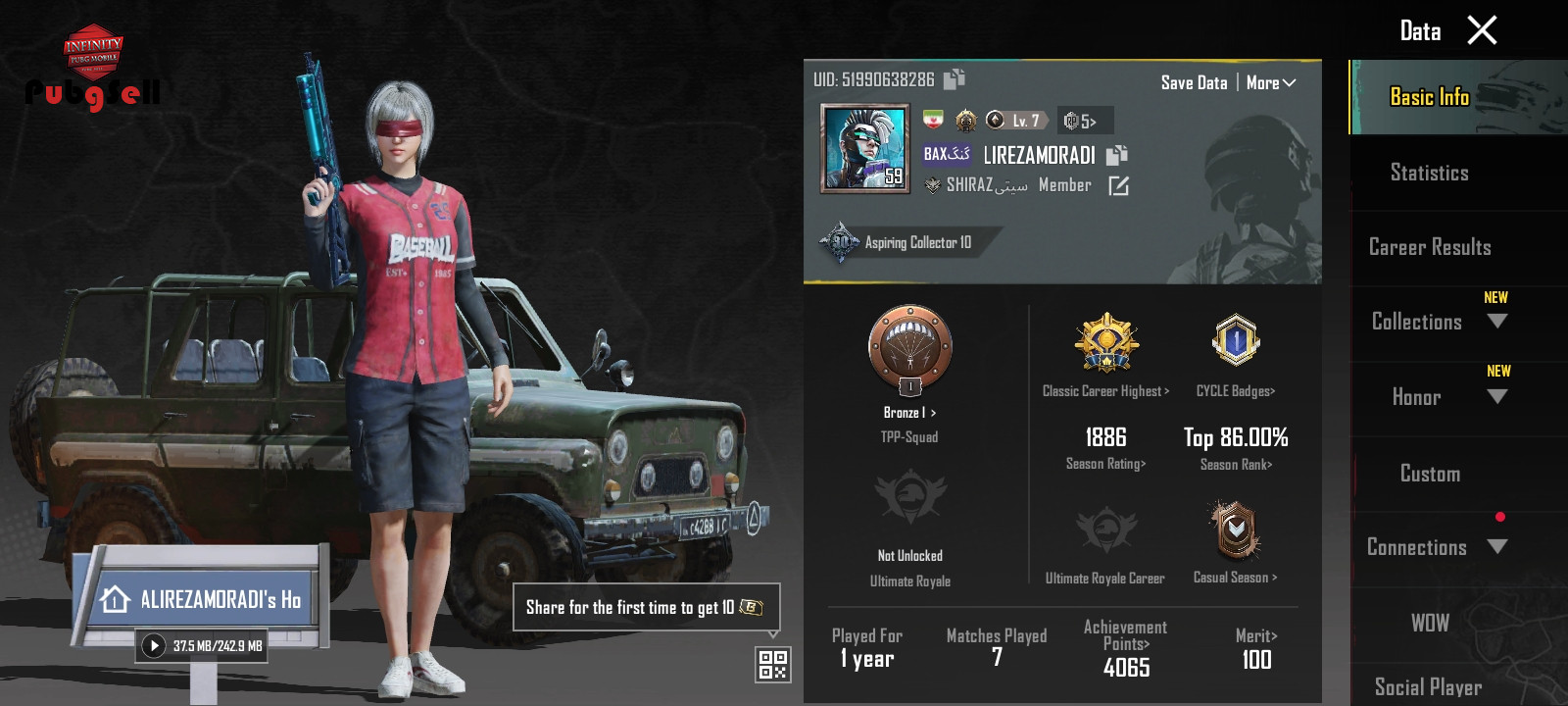Image resolution: width=1568 pixels, height=706 pixels.
Task: Copy the player name LIREZAMORADI
Action: coord(1117,155)
